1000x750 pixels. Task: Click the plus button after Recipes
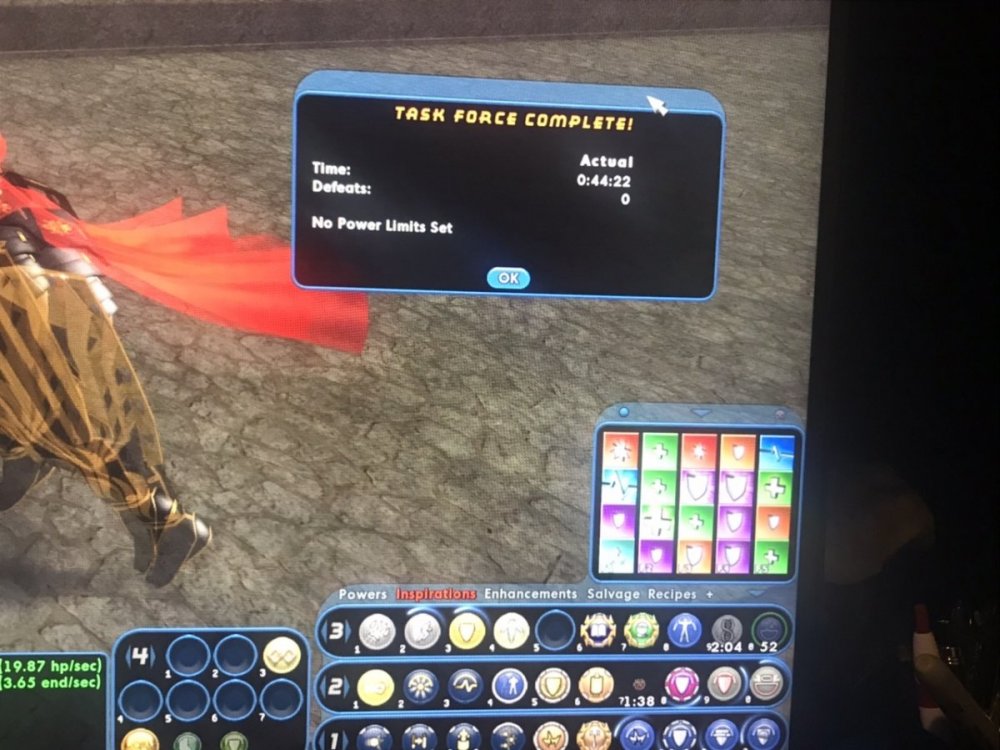tap(710, 594)
